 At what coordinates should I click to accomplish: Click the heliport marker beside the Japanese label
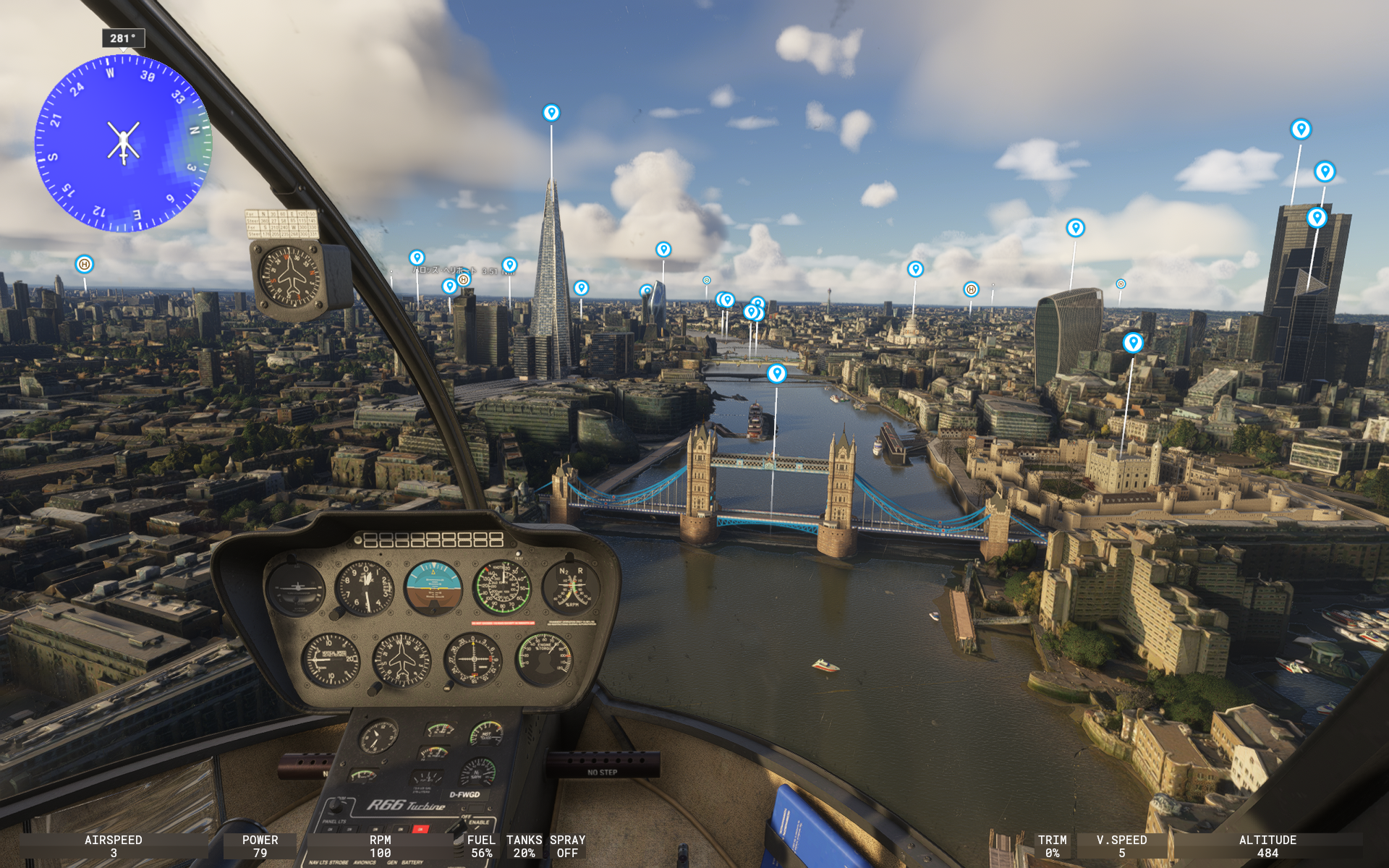(x=464, y=279)
